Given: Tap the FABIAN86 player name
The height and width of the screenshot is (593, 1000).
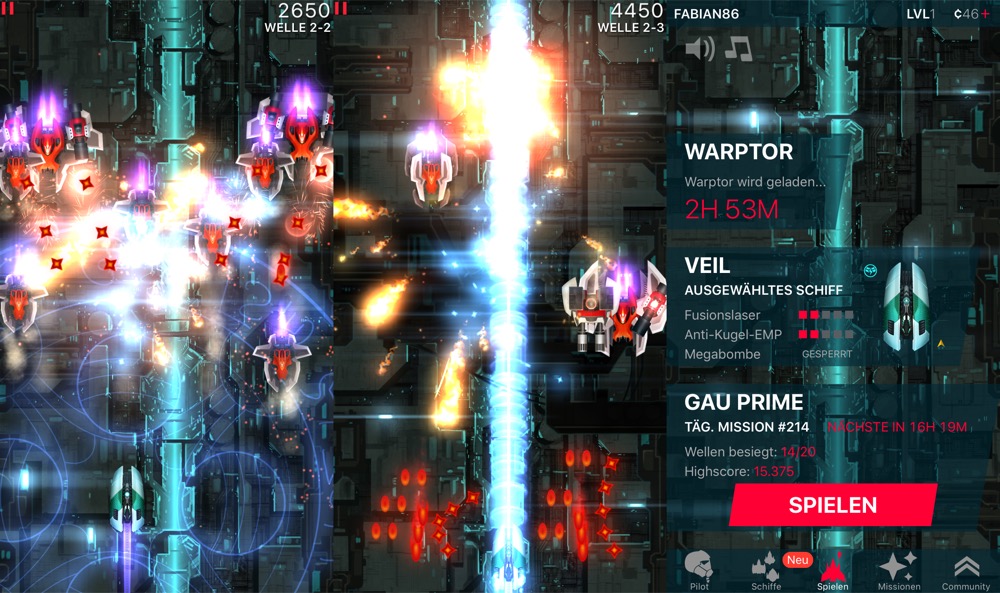Looking at the screenshot, I should point(708,14).
